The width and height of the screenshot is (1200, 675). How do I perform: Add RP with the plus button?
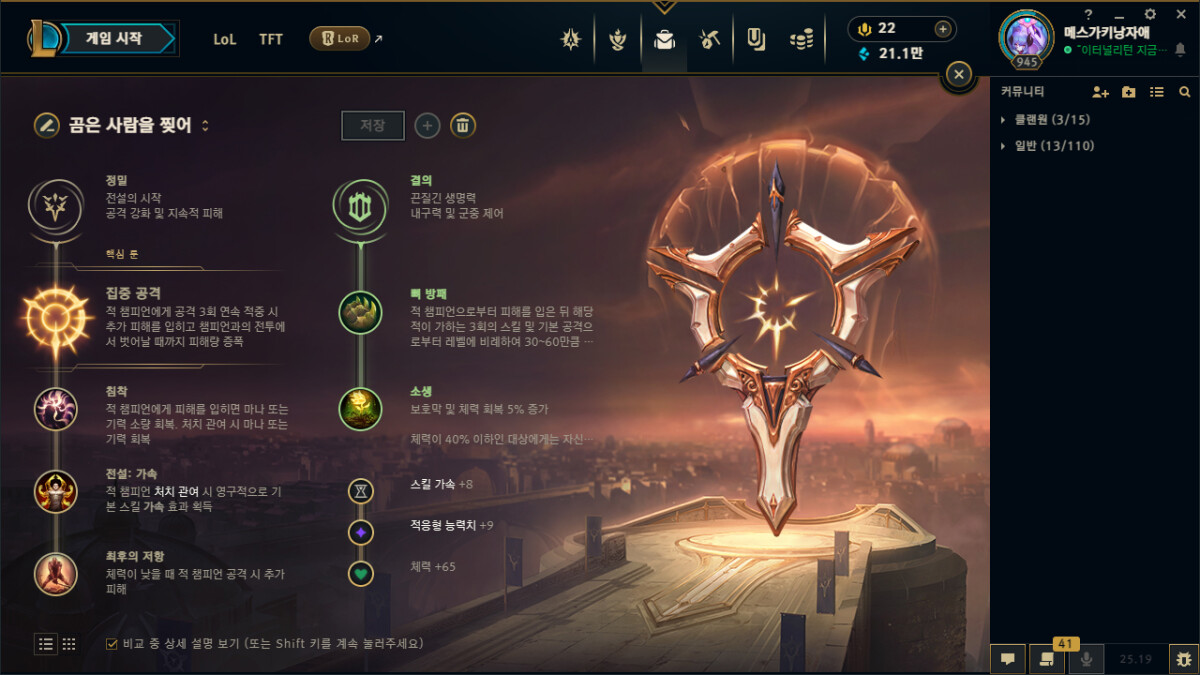tap(941, 28)
